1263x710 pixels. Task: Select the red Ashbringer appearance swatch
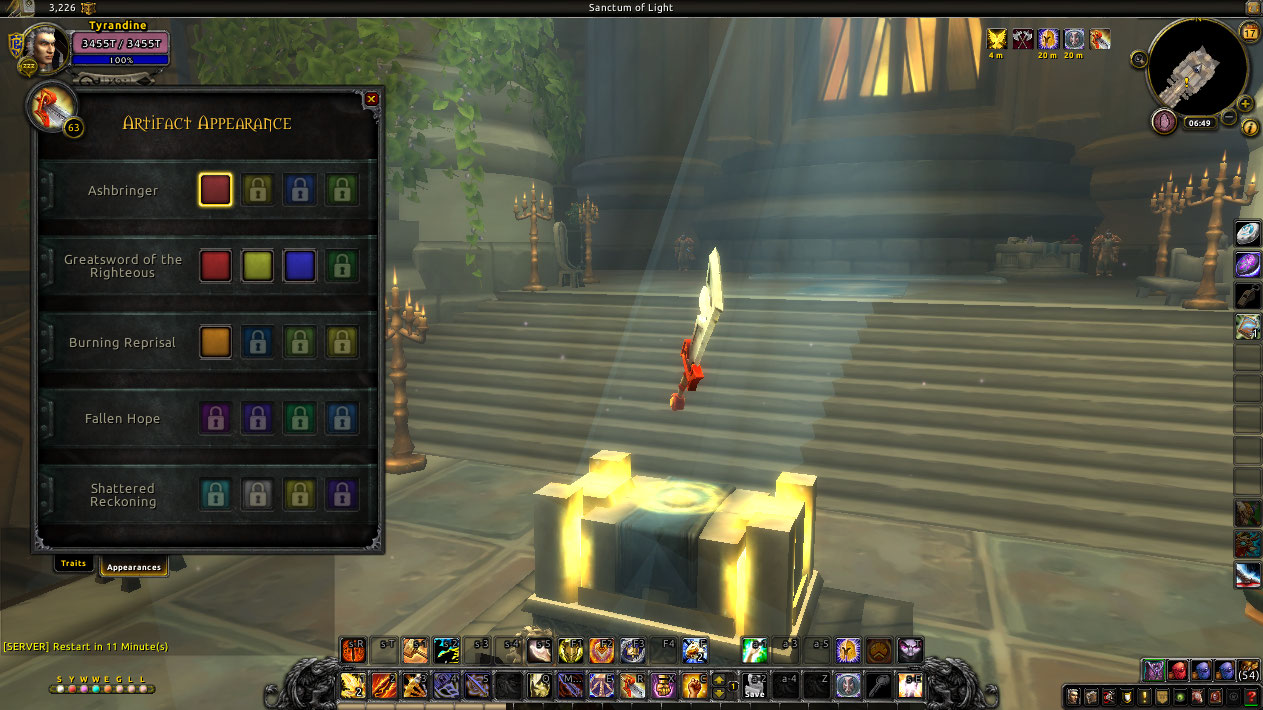(x=216, y=190)
